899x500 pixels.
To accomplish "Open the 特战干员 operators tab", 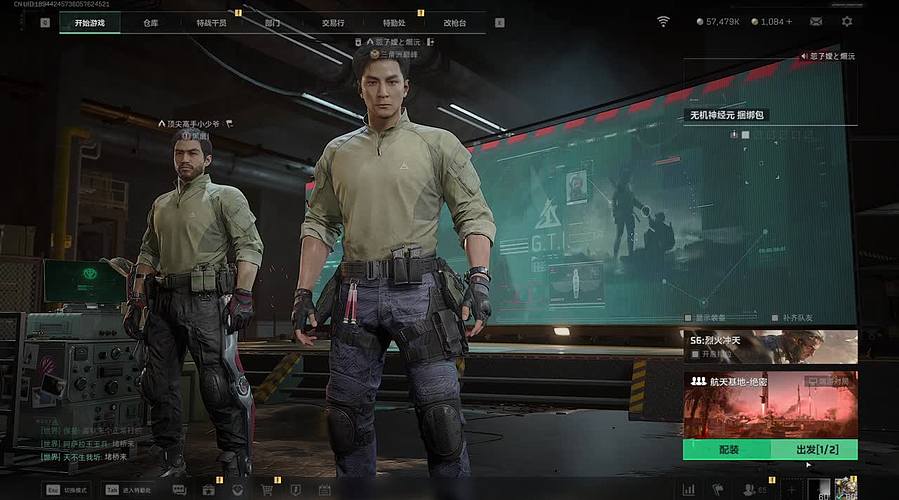I will coord(211,22).
